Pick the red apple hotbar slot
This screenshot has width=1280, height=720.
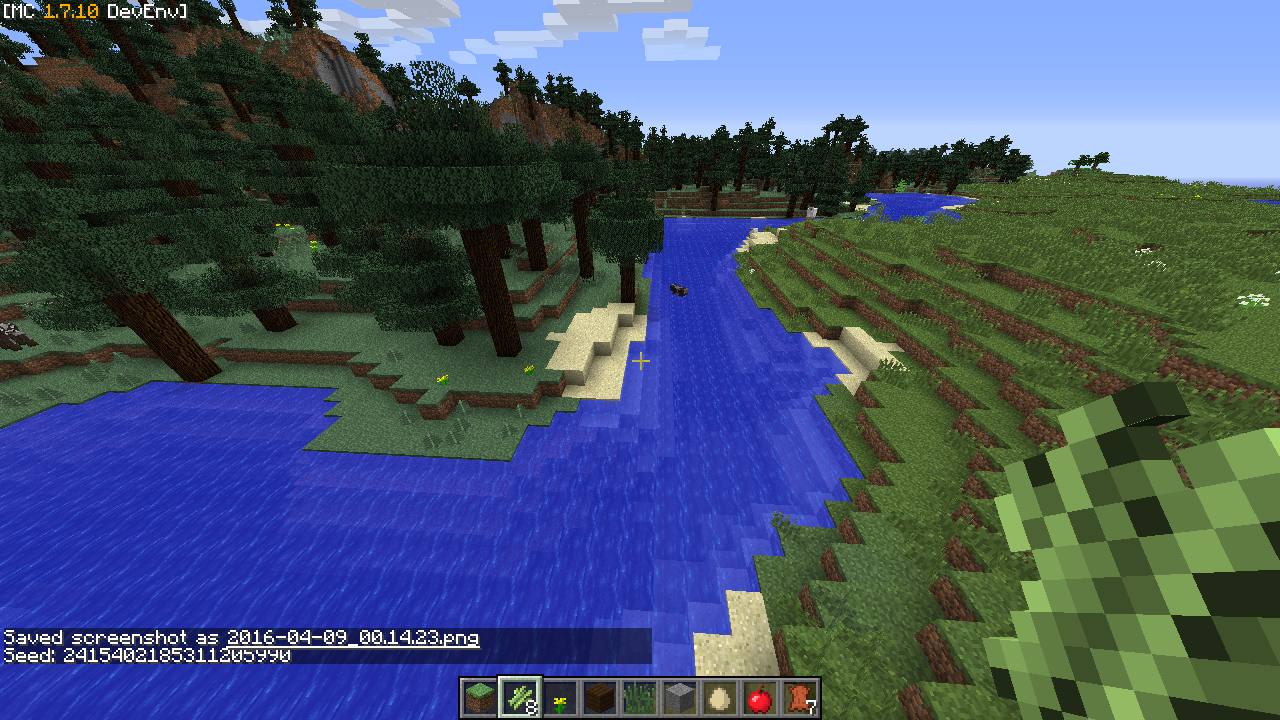point(760,698)
